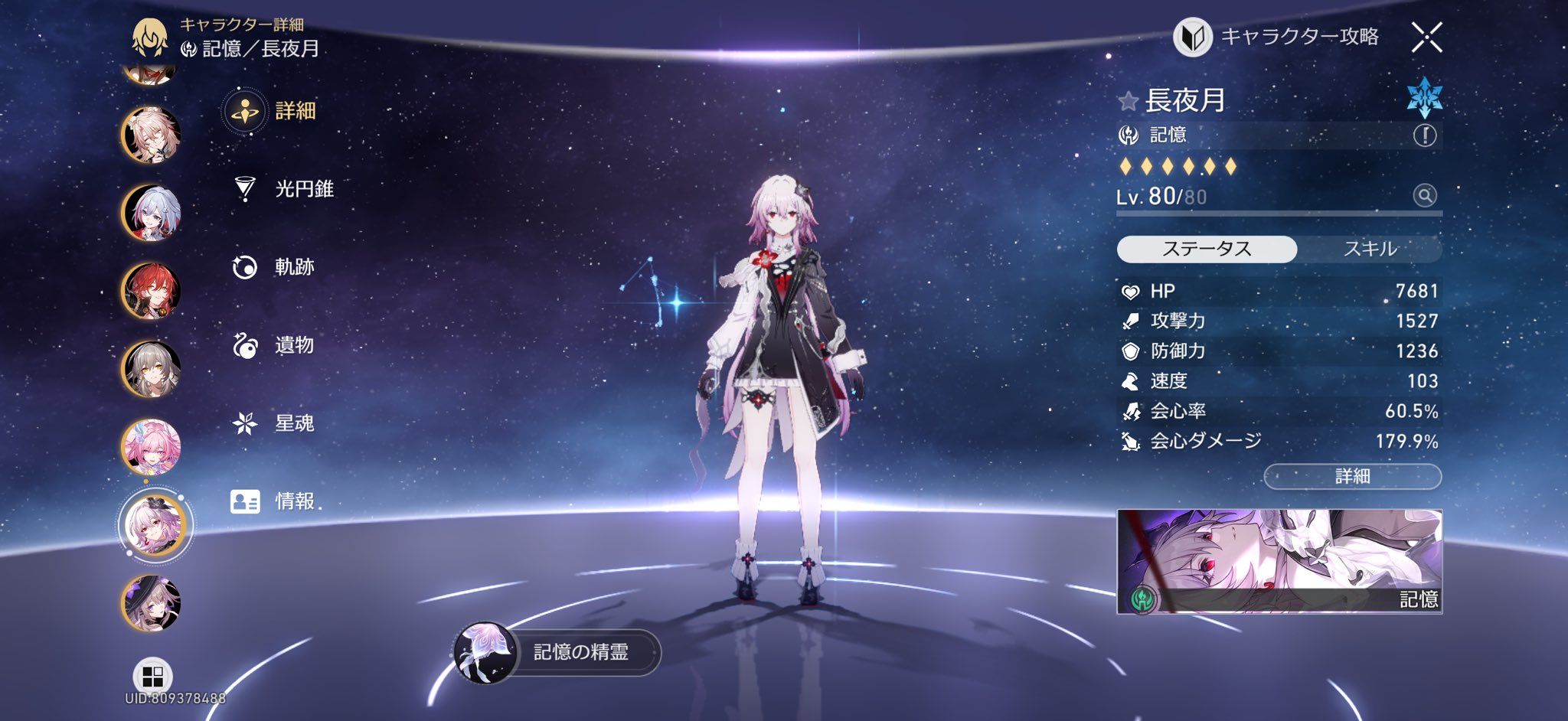
Task: Switch to the ステータス tab
Action: tap(1207, 249)
